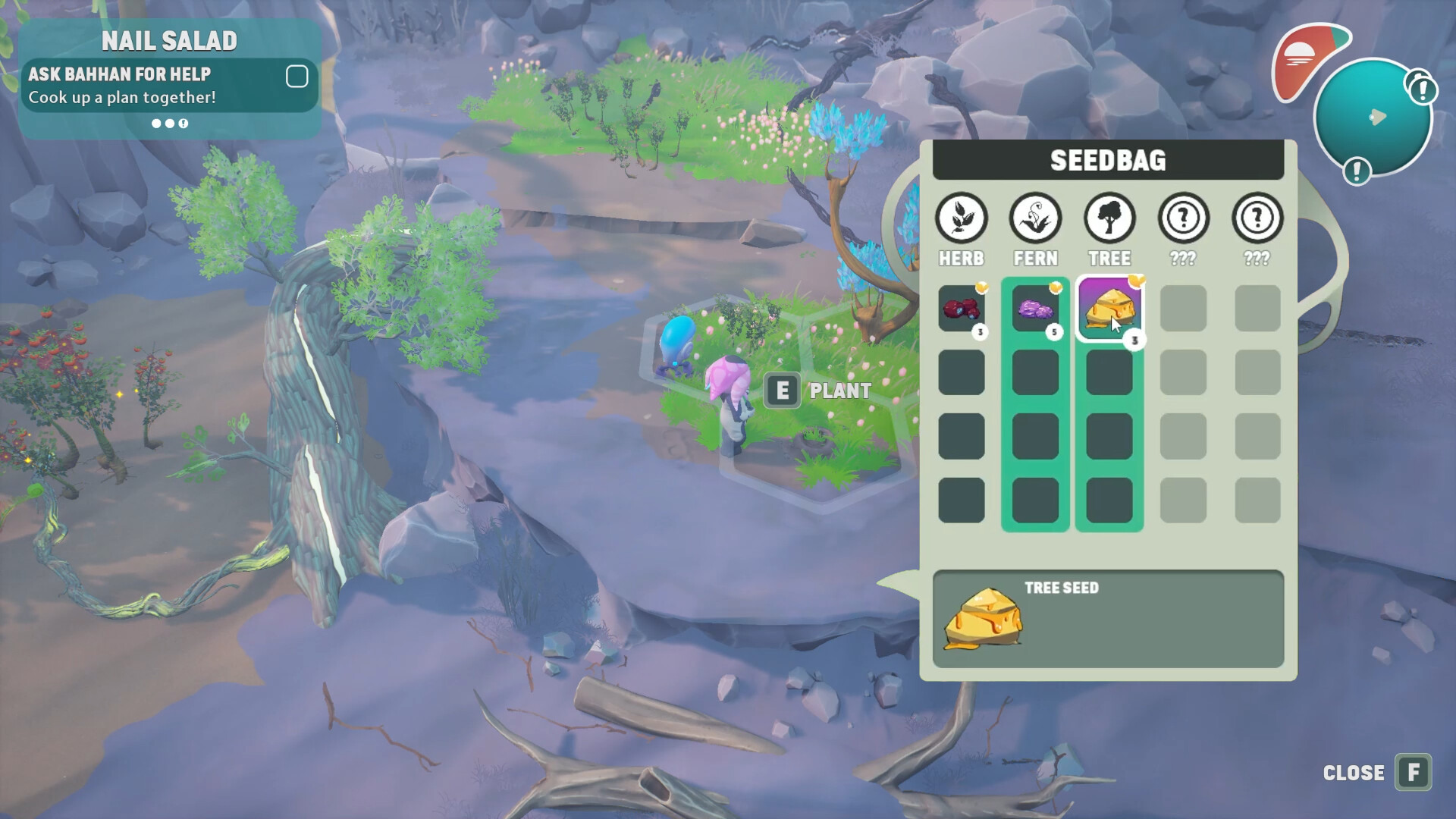Viewport: 1456px width, 819px height.
Task: Check the Ask Bahhan For Help quest box
Action: tap(296, 76)
